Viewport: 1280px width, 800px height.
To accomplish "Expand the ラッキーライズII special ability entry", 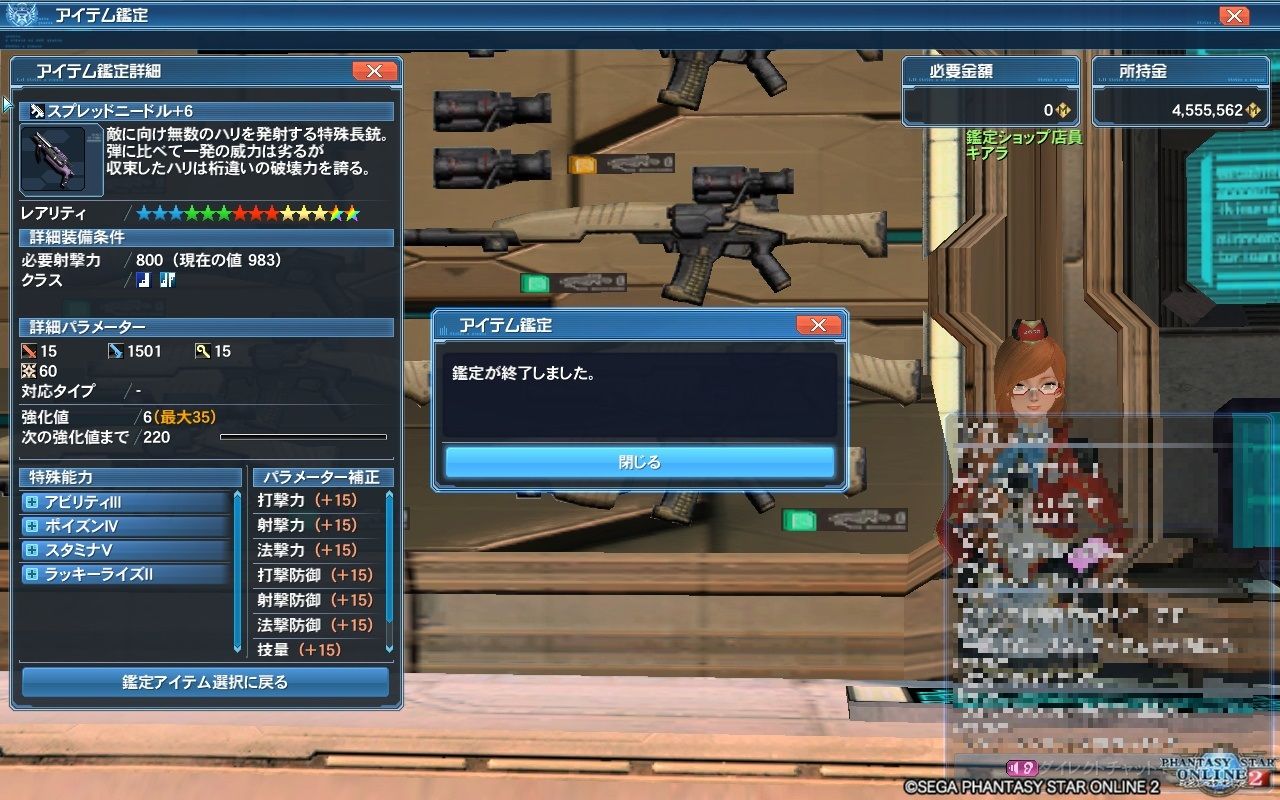I will [x=33, y=573].
